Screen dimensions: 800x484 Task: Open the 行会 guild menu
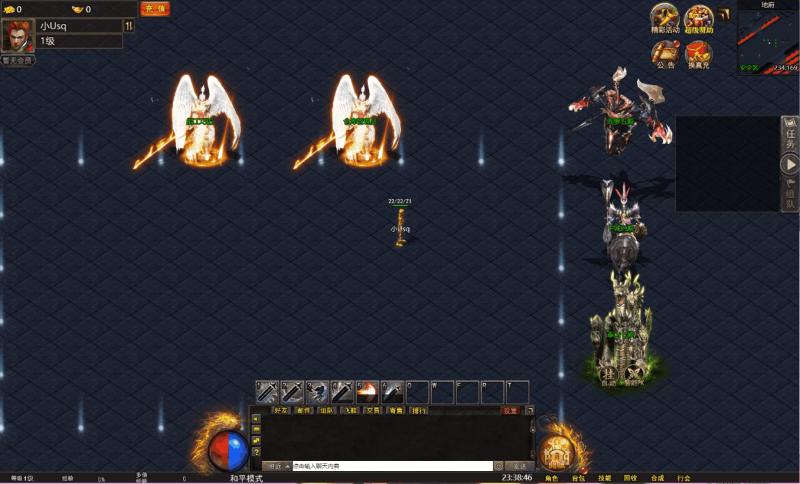pyautogui.click(x=683, y=478)
